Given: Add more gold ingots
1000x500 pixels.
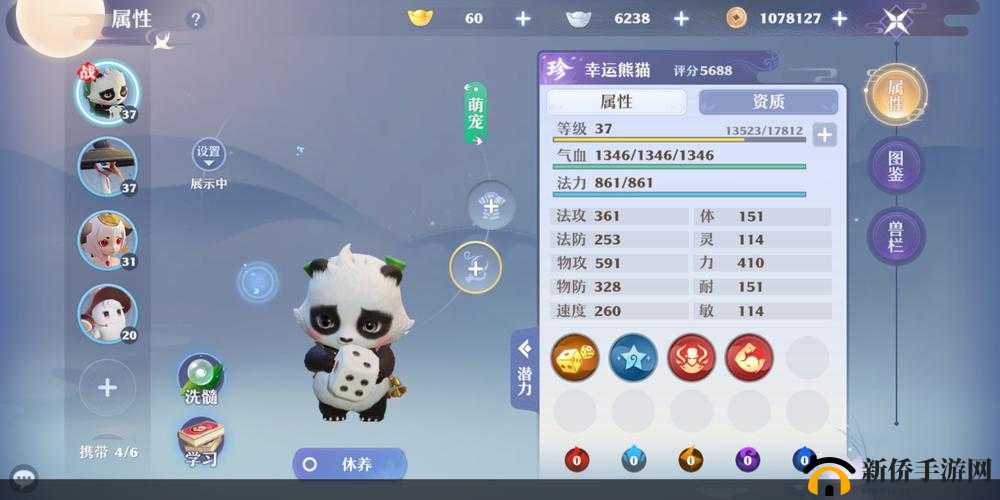Looking at the screenshot, I should click(x=522, y=18).
